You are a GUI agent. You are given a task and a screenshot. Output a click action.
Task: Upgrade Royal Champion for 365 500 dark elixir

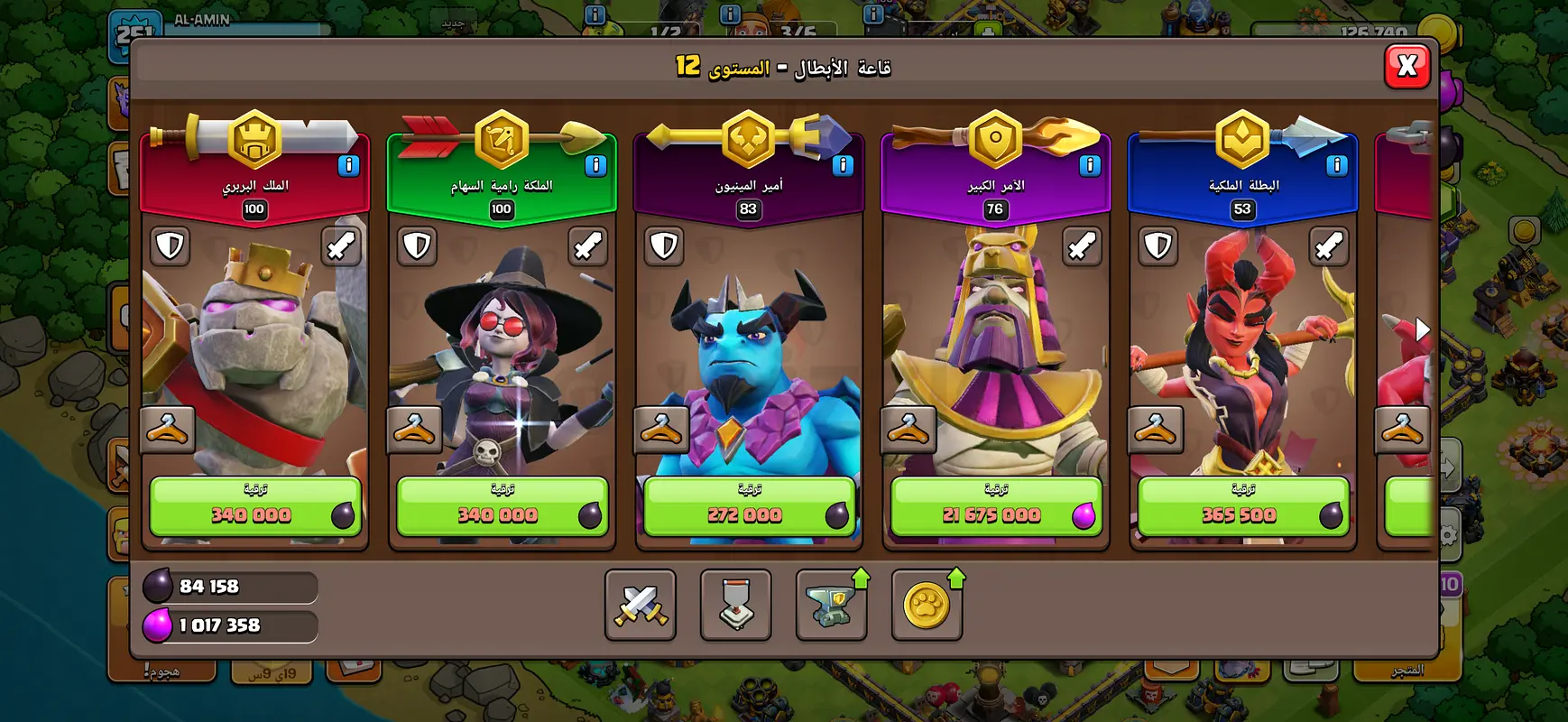1243,507
